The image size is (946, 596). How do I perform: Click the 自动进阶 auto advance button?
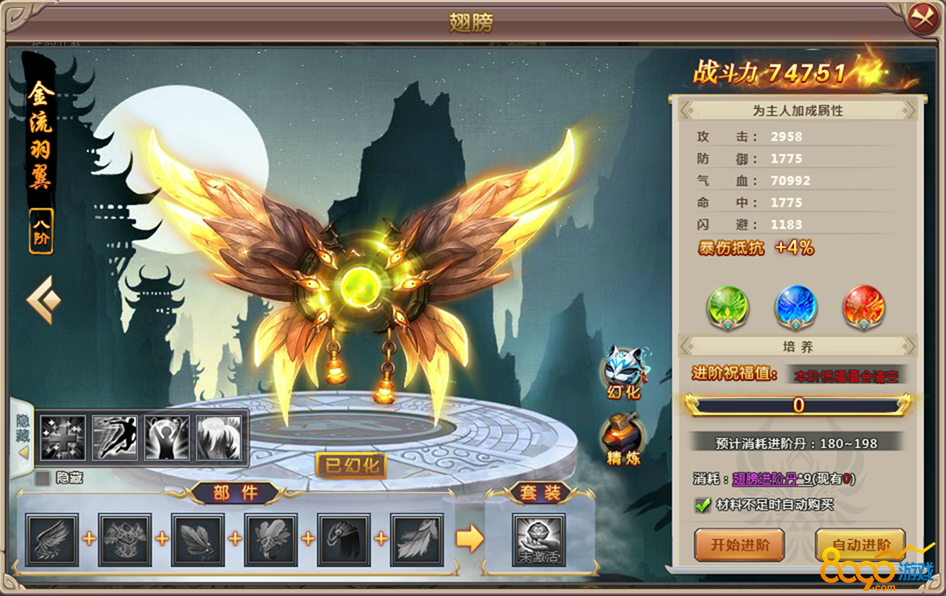860,545
